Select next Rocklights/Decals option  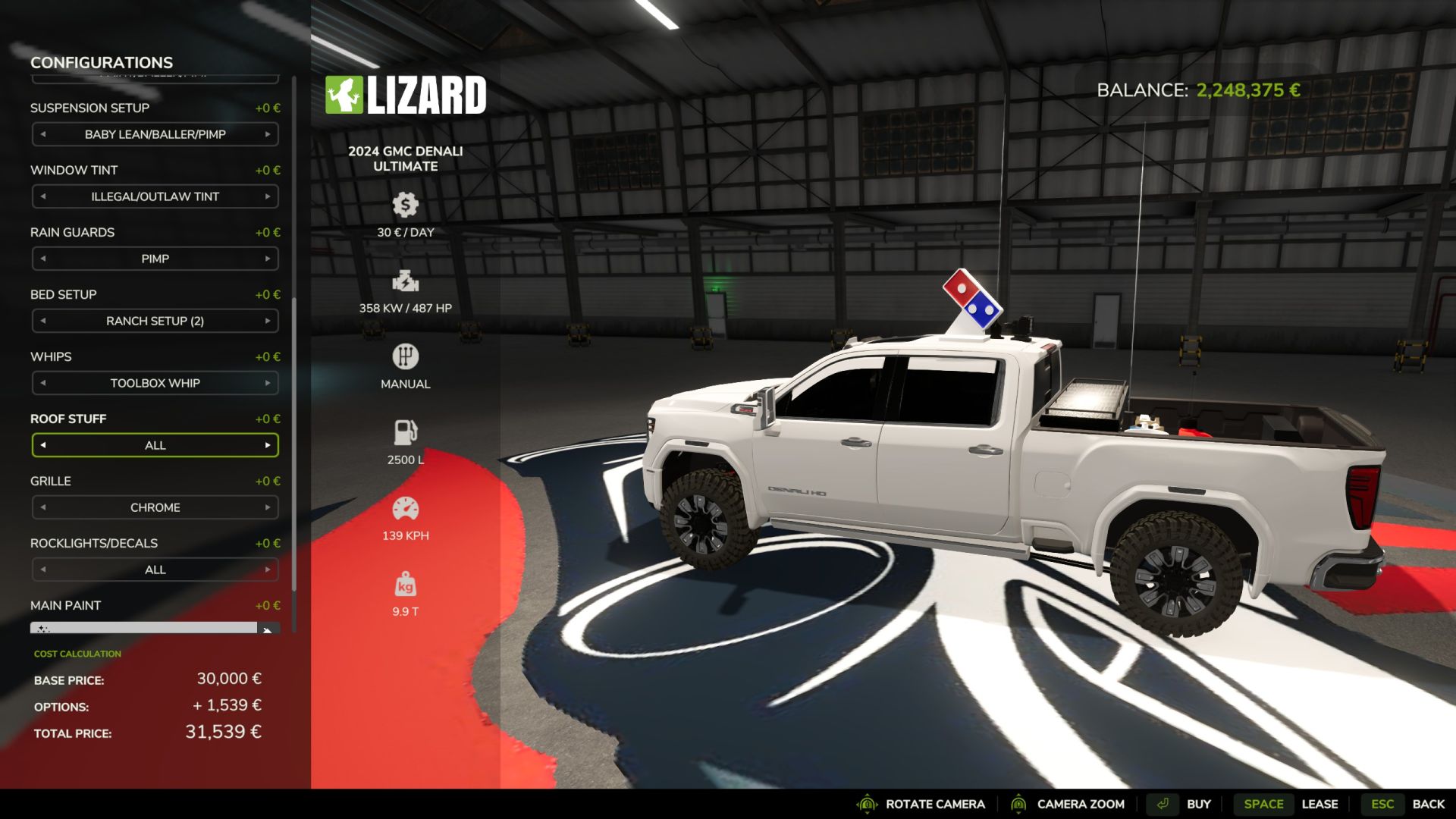(268, 570)
